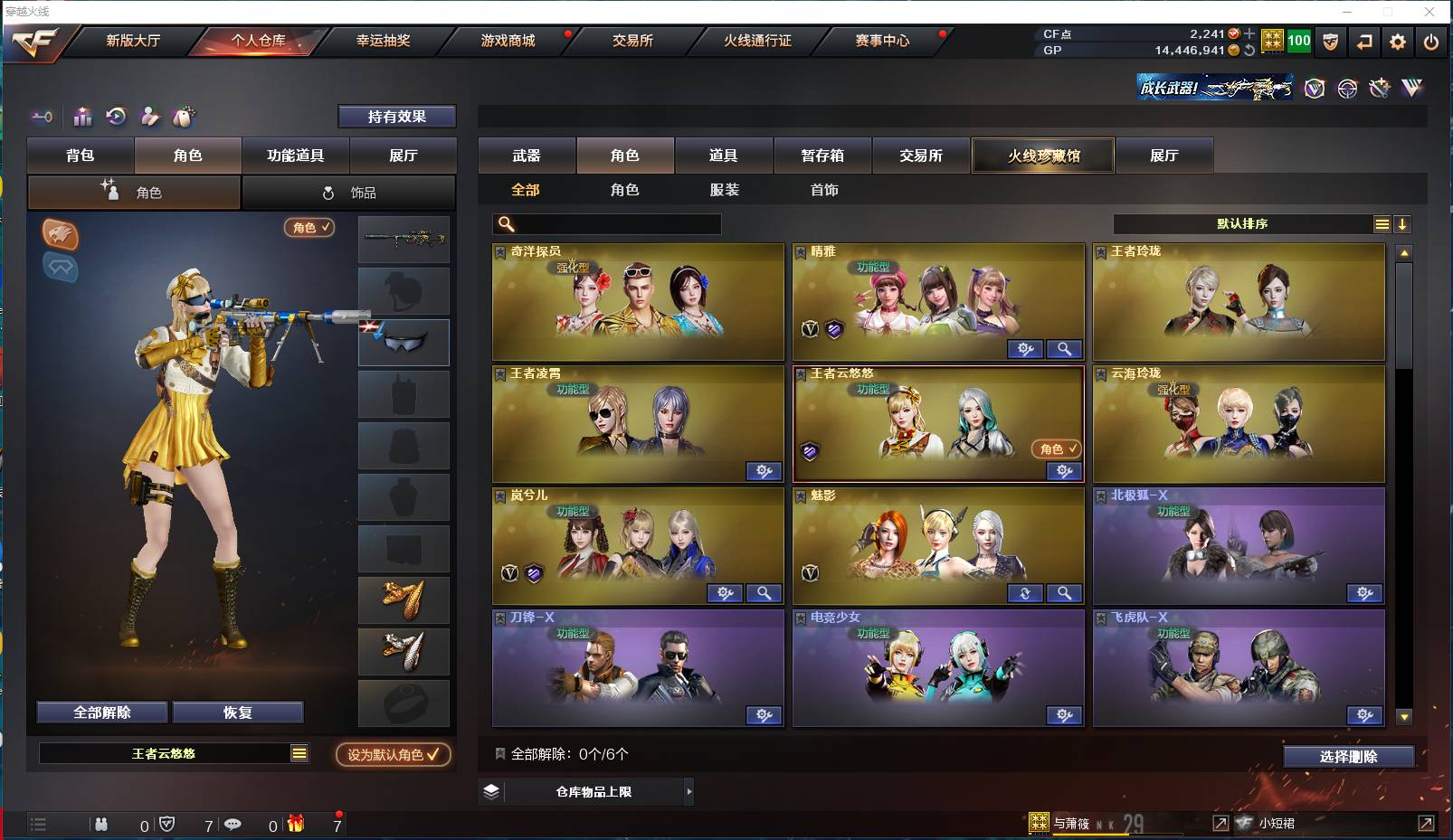Click the search input field above the character grid

[606, 223]
